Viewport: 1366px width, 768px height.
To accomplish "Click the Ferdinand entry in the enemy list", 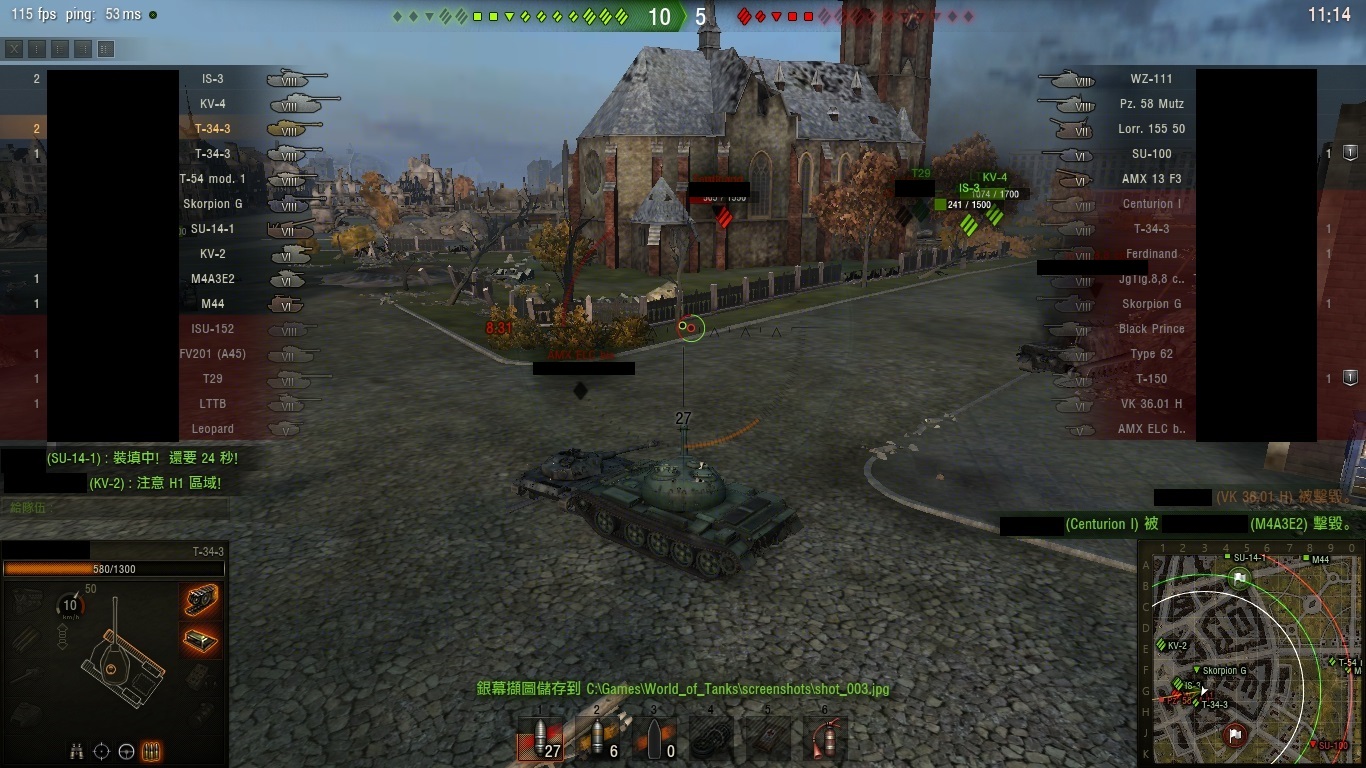I will 1151,254.
